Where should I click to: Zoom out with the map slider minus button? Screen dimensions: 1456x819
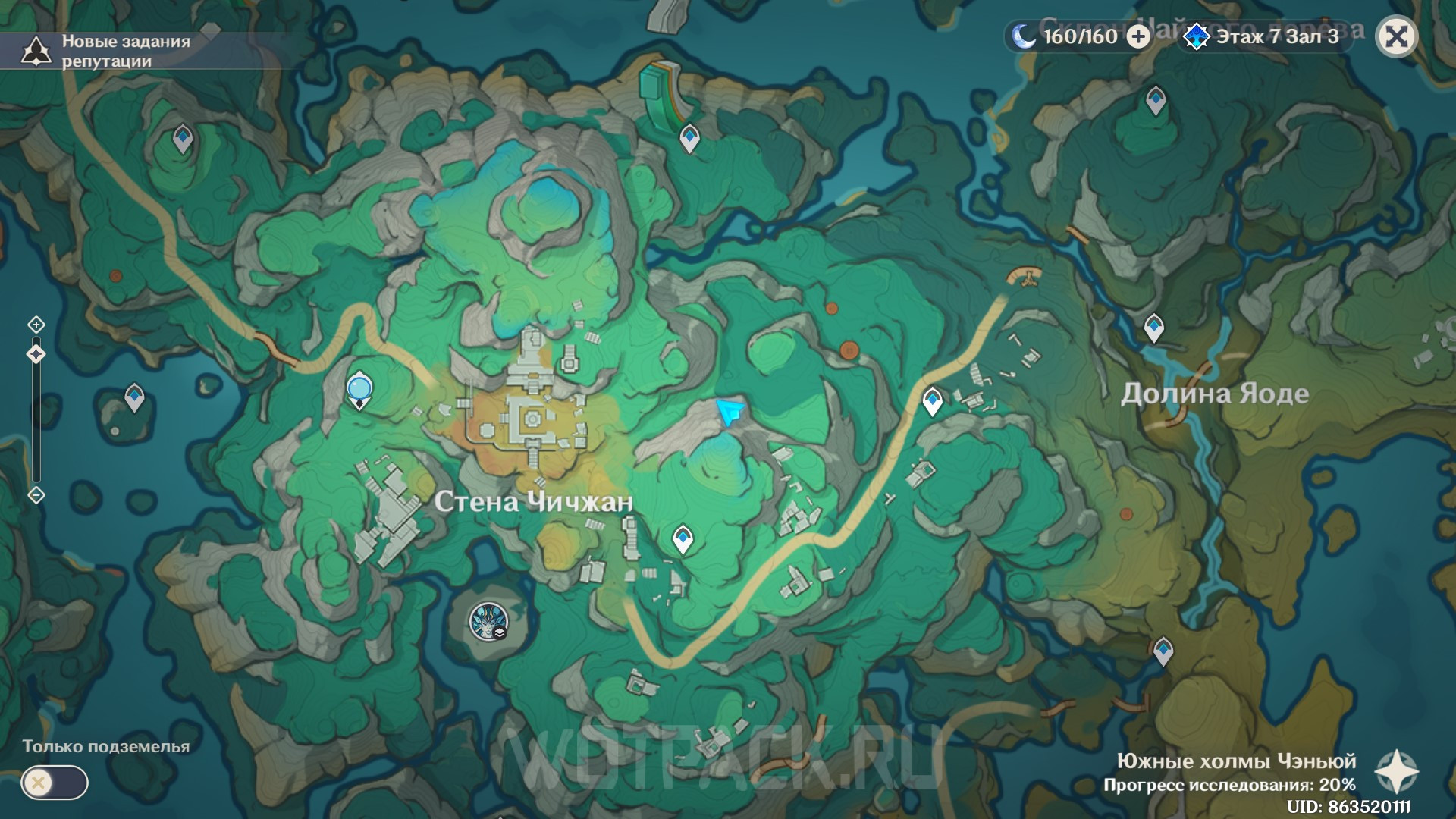point(36,495)
